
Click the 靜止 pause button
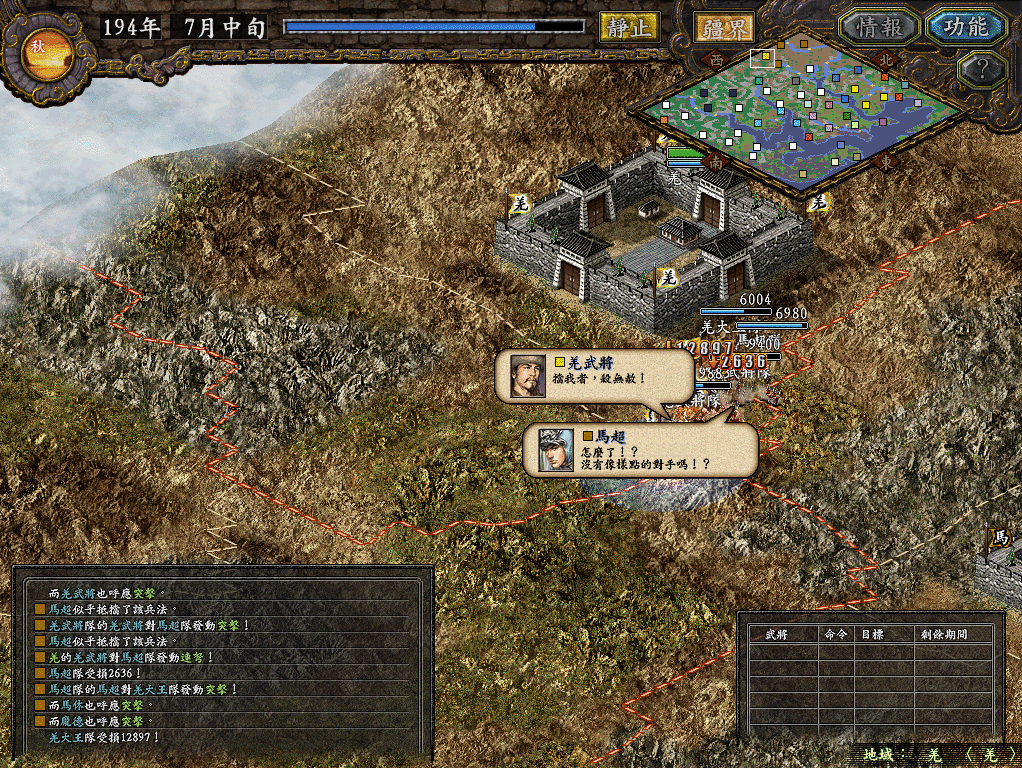(629, 27)
